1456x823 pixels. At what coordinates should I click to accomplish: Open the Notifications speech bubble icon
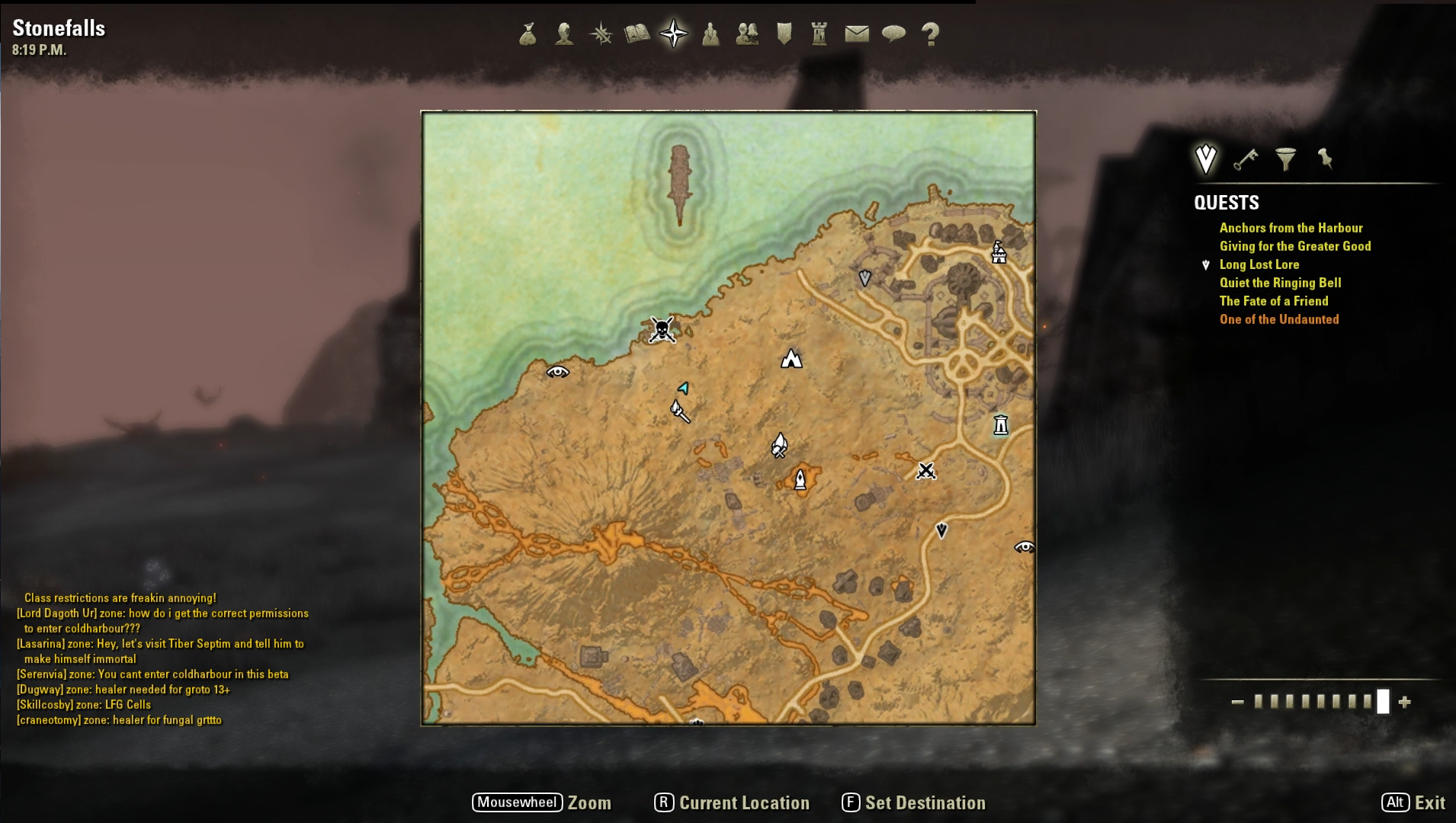pos(894,33)
